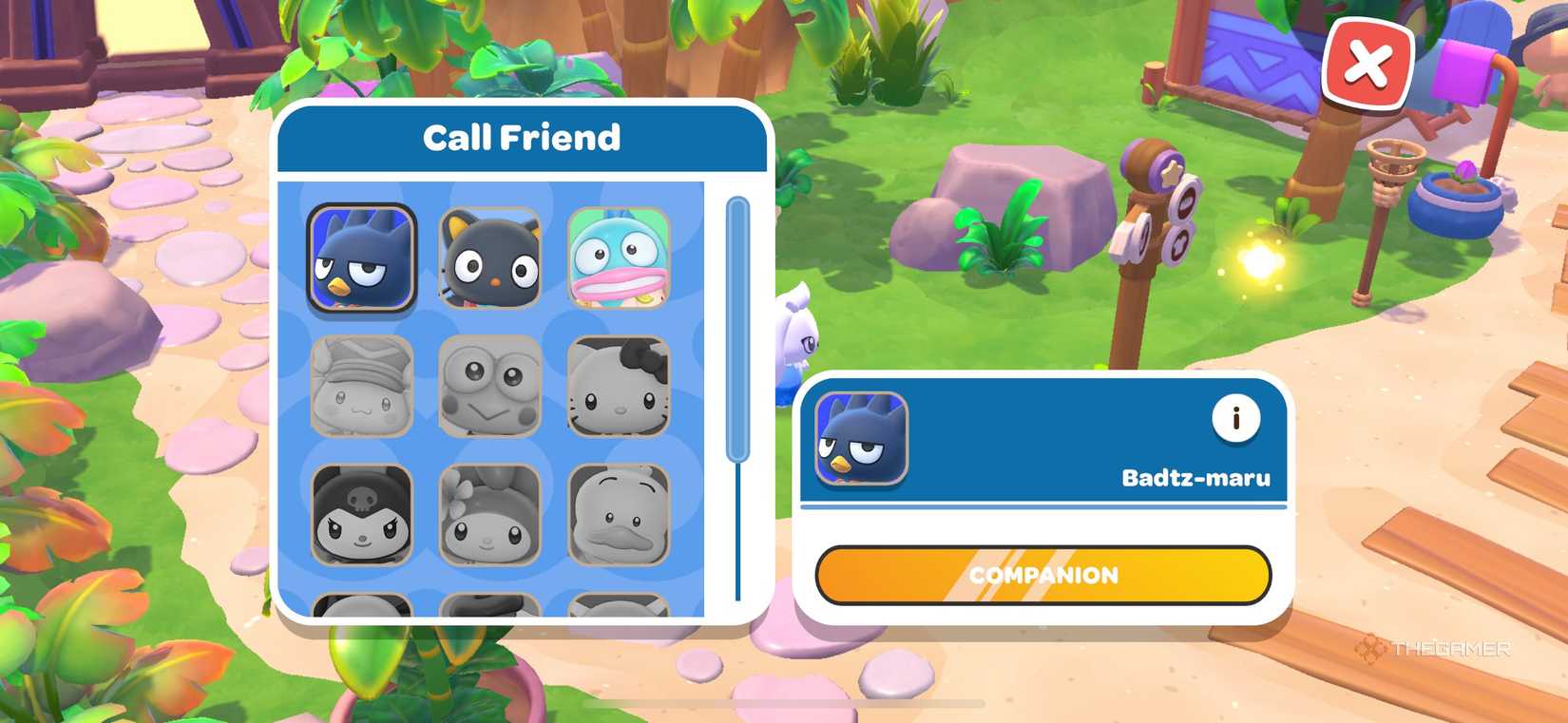
Task: Open Badtz-maru's info with the i icon
Action: pyautogui.click(x=1235, y=416)
